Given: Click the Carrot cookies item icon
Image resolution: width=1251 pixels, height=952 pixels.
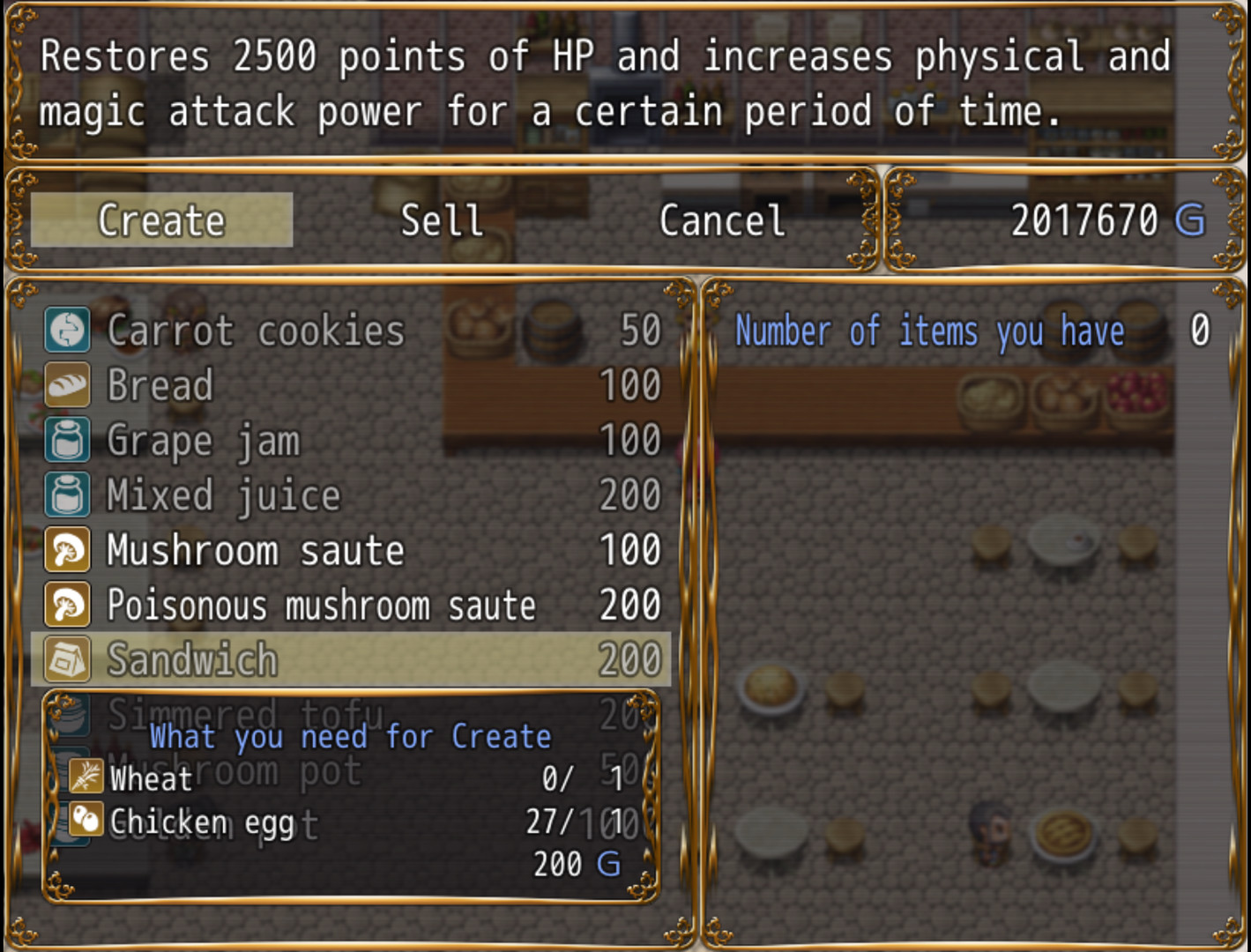Looking at the screenshot, I should coord(67,331).
